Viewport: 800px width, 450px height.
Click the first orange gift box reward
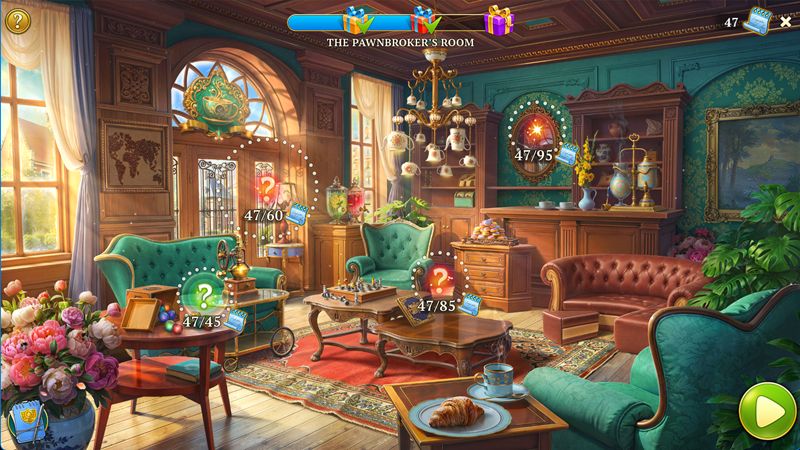(356, 20)
